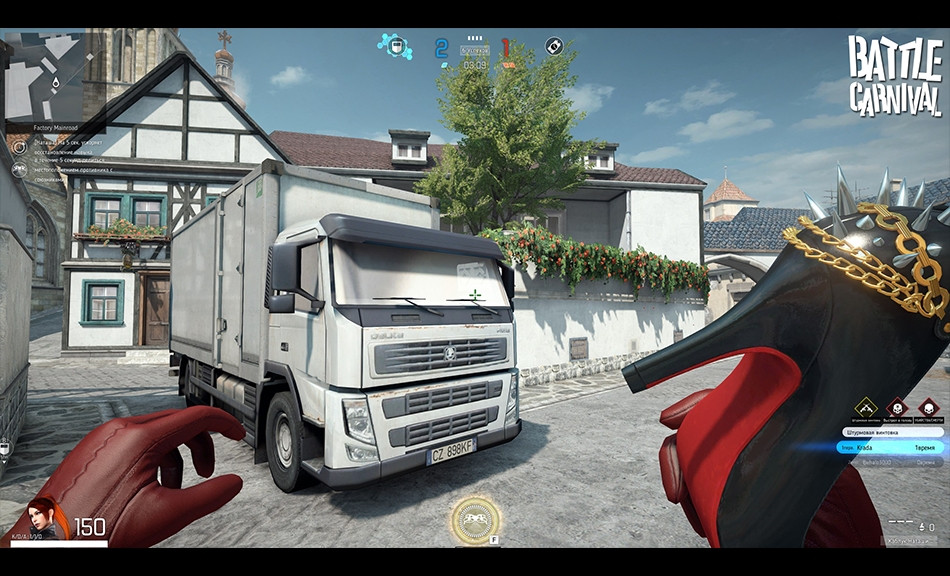Select the second circular skill icon under minimap
Viewport: 950px width, 576px height.
coord(19,170)
